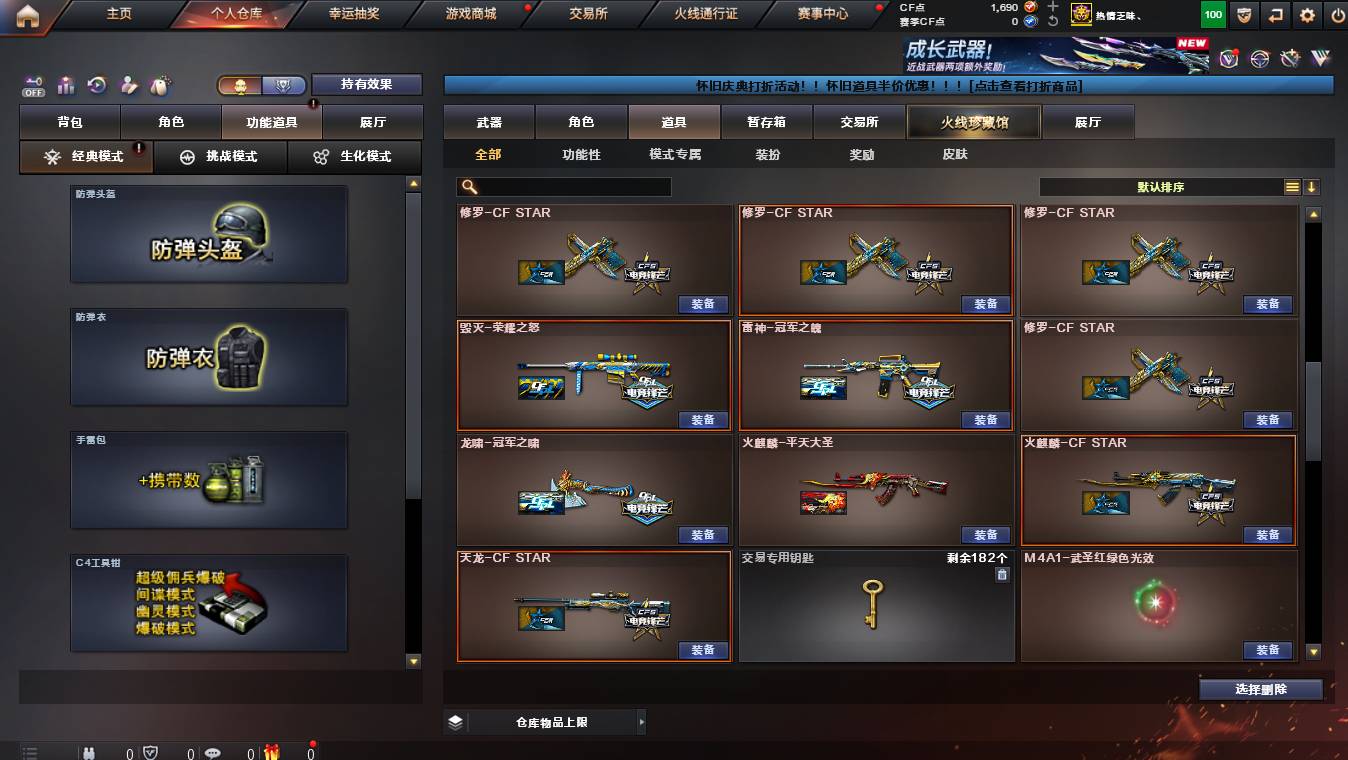This screenshot has height=760, width=1348.
Task: Click the list view icon next to 默认排序
Action: [1293, 186]
